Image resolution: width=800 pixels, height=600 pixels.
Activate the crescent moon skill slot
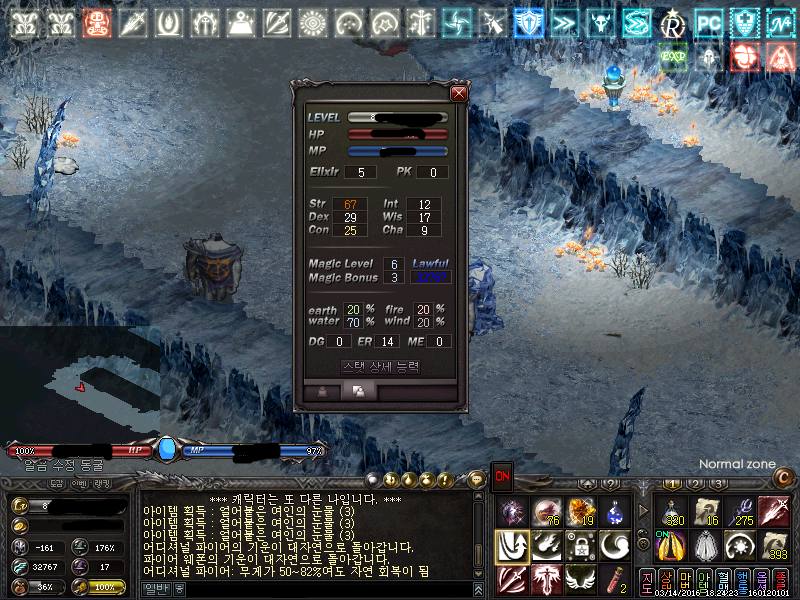pos(615,545)
